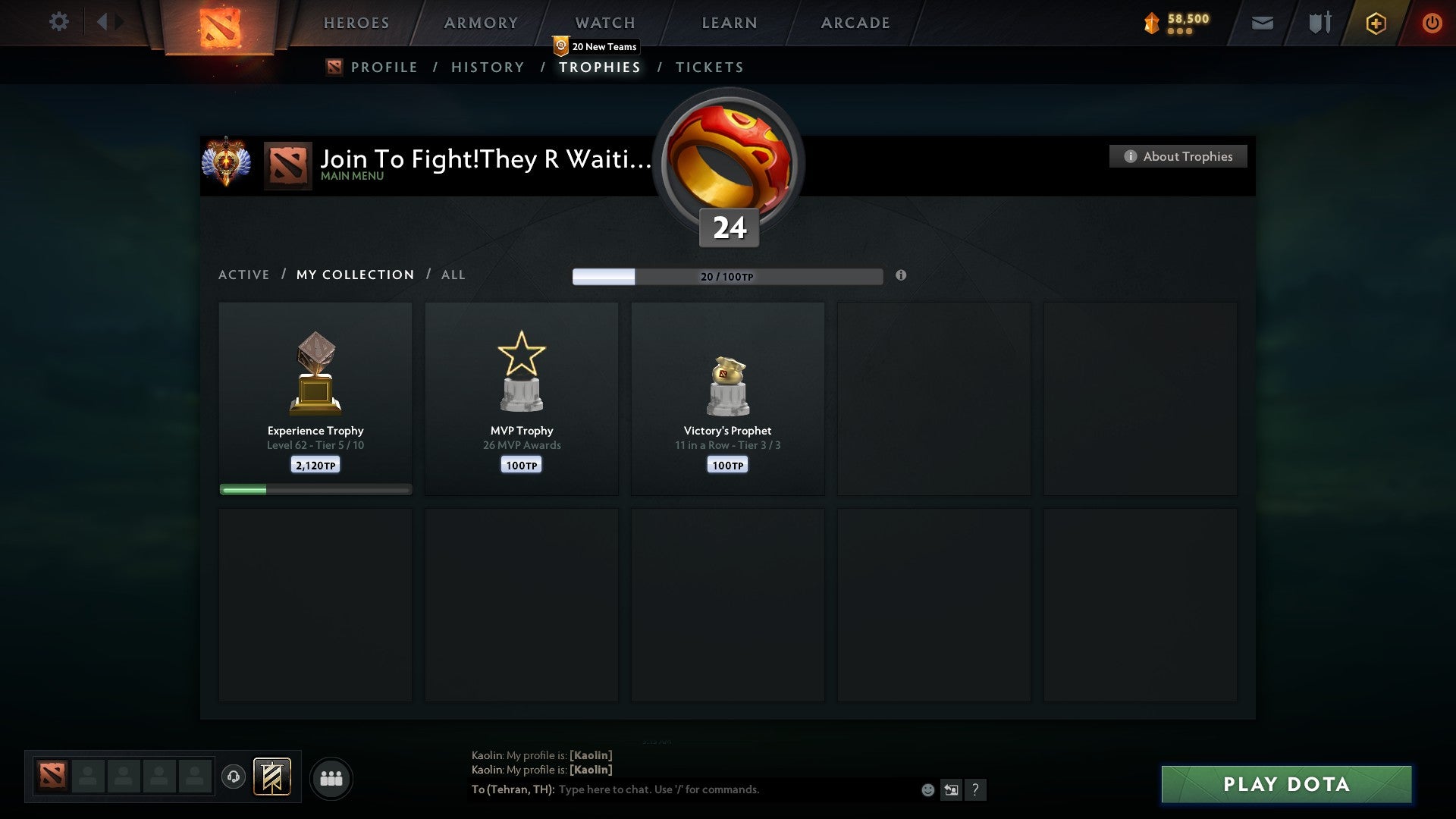The height and width of the screenshot is (819, 1456).
Task: Click the About Trophies button
Action: (1178, 156)
